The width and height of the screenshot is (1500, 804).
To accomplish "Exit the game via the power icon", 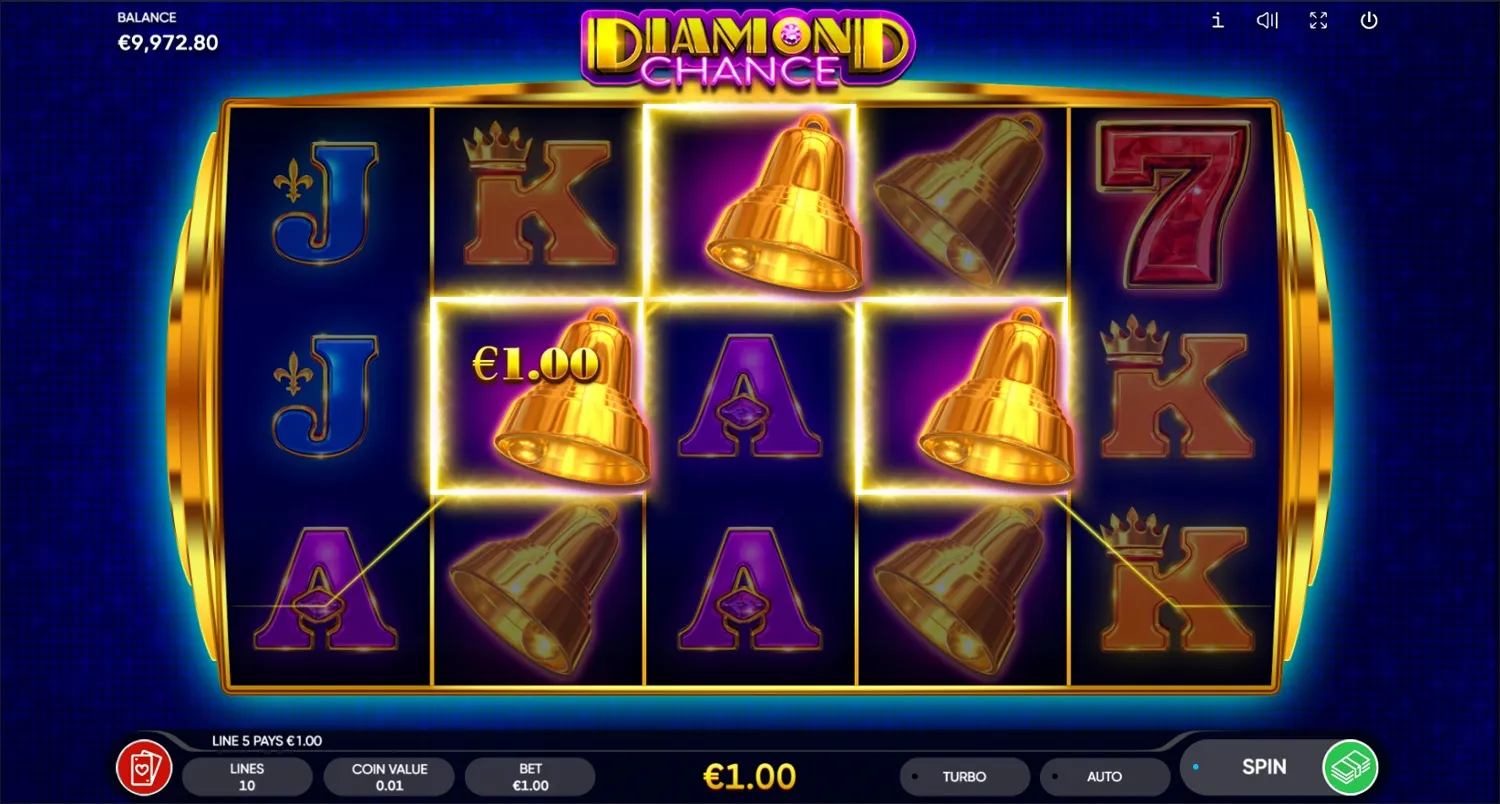I will tap(1368, 20).
